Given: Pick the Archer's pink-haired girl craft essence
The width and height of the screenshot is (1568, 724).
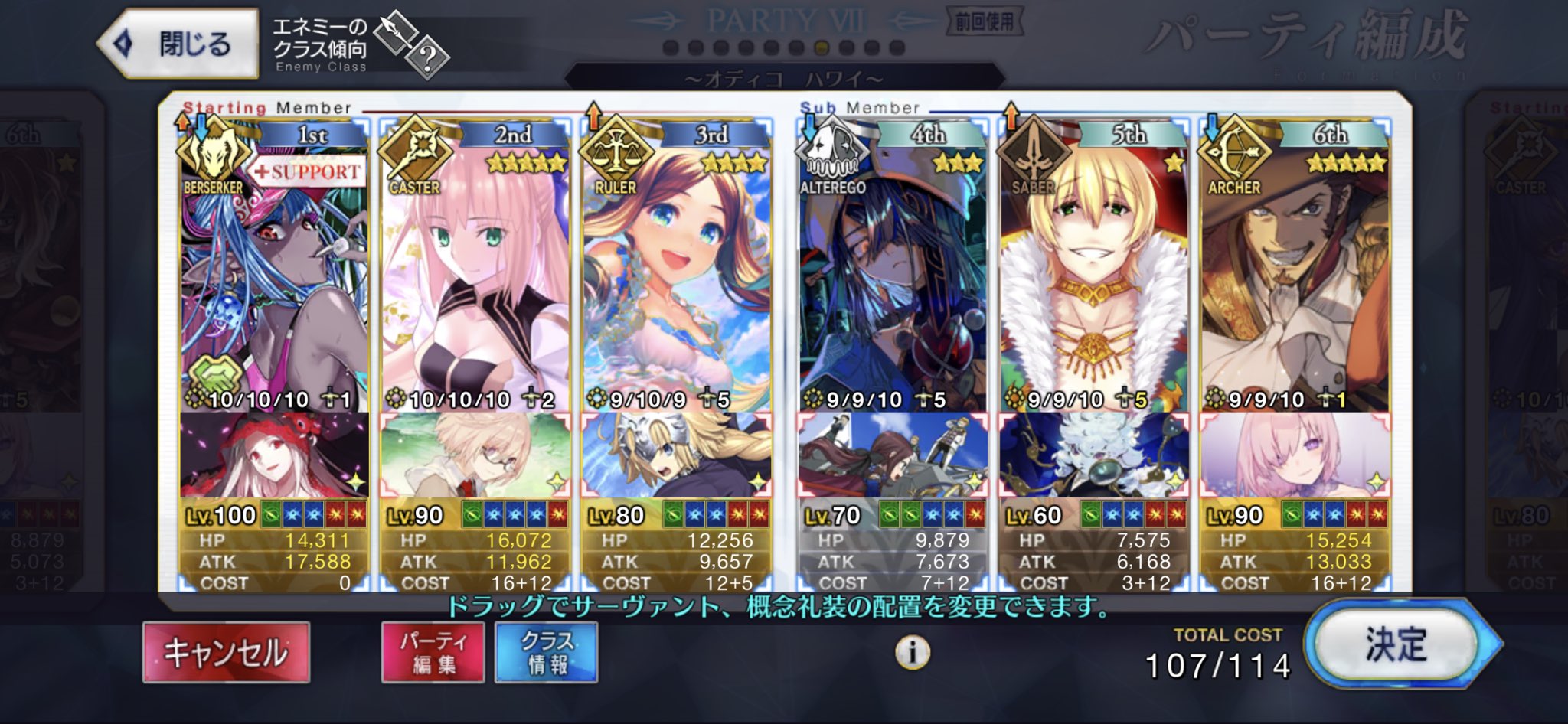Looking at the screenshot, I should pyautogui.click(x=1294, y=455).
